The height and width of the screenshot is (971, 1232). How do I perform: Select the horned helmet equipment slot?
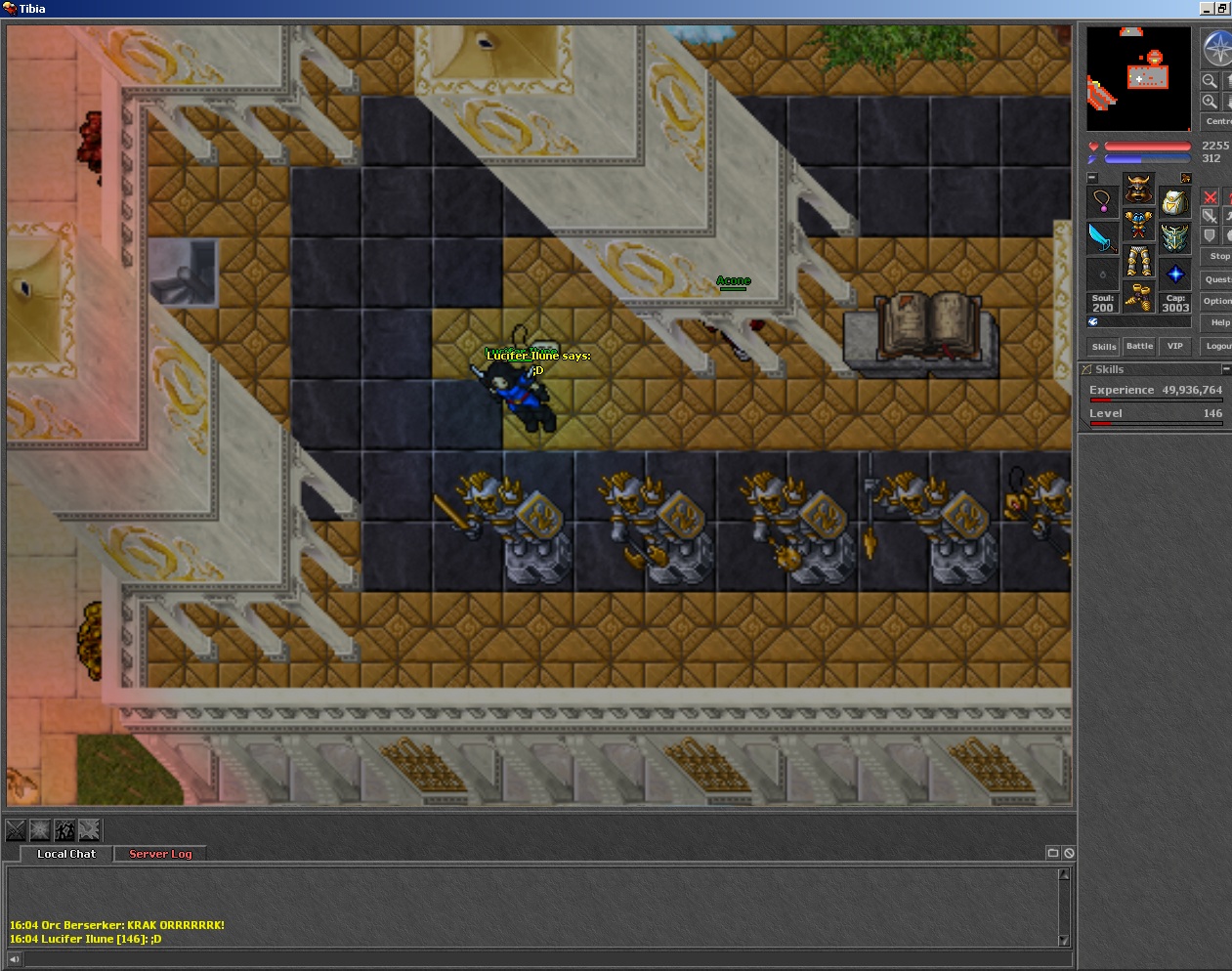(x=1138, y=188)
